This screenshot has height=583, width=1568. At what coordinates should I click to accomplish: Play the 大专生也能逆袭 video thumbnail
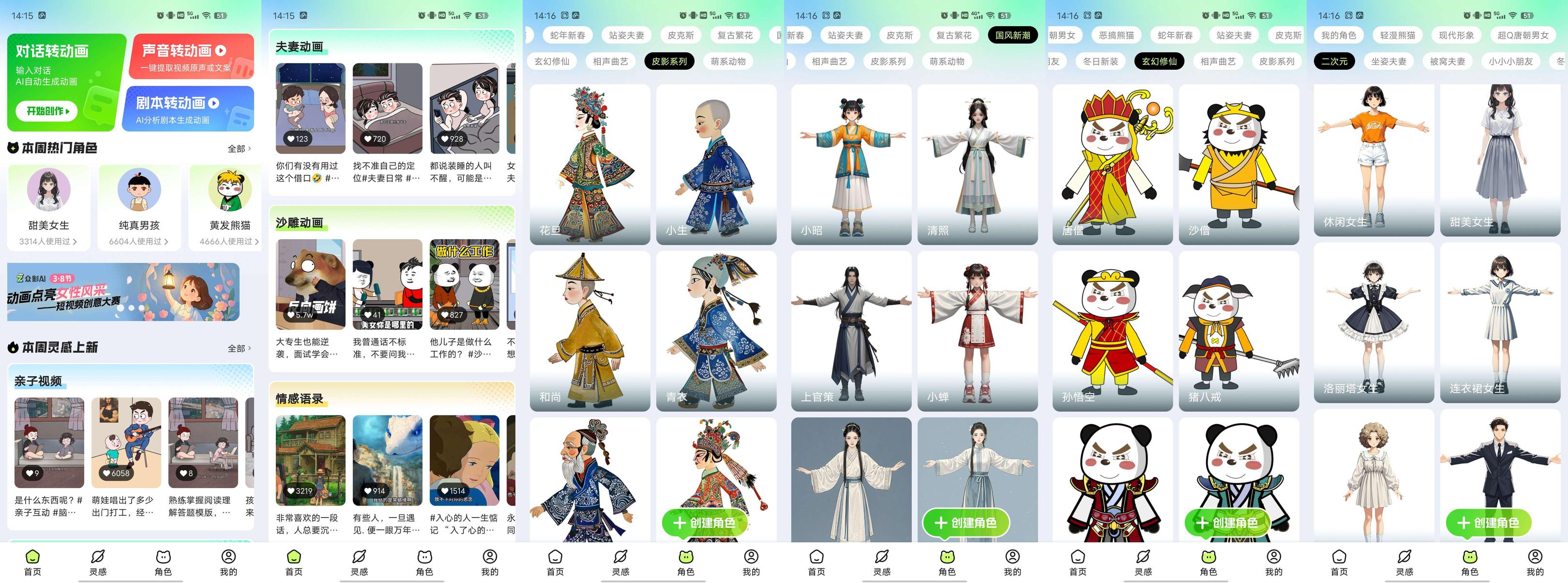[310, 284]
